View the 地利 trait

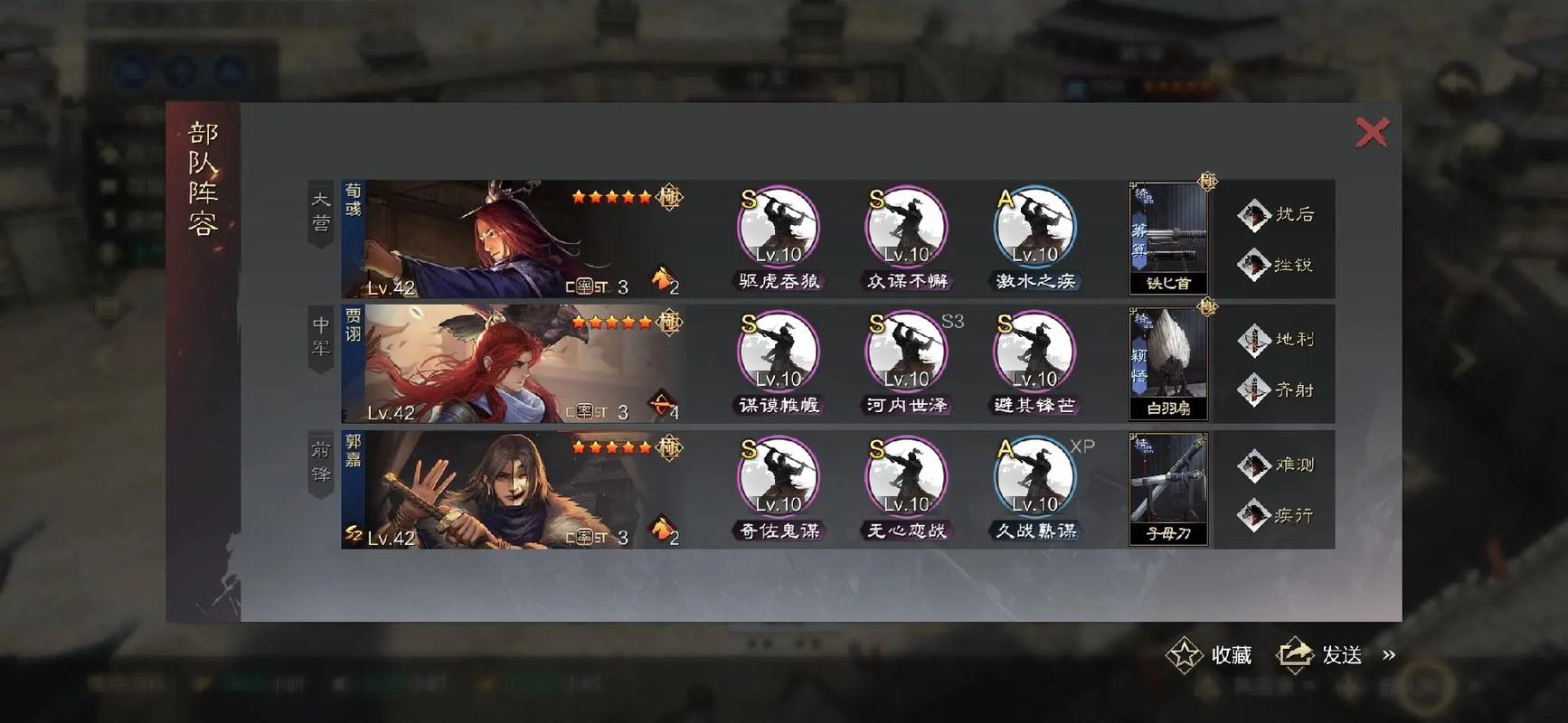[x=1277, y=340]
